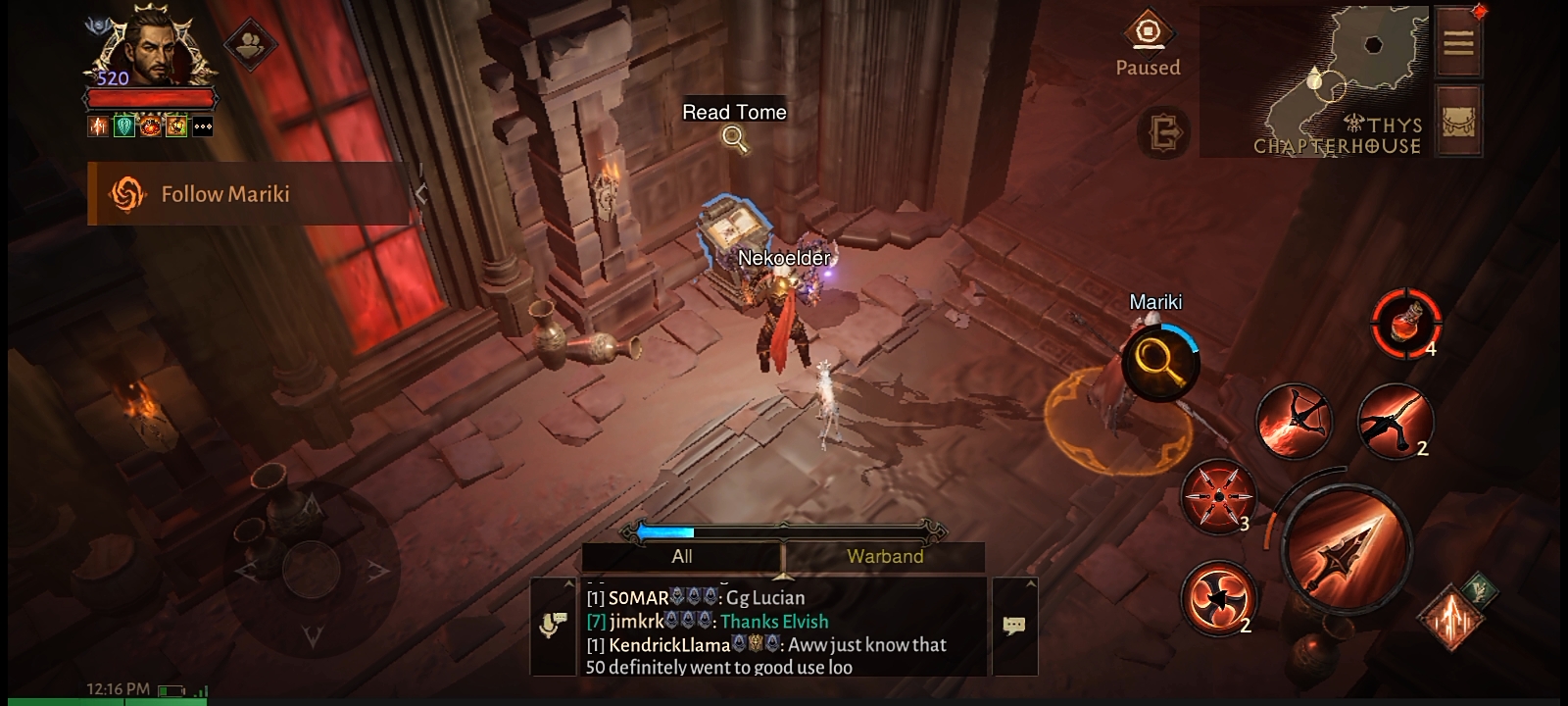Screen dimensions: 1568x706
Task: Activate the spinning star blade skill
Action: pos(1217,496)
